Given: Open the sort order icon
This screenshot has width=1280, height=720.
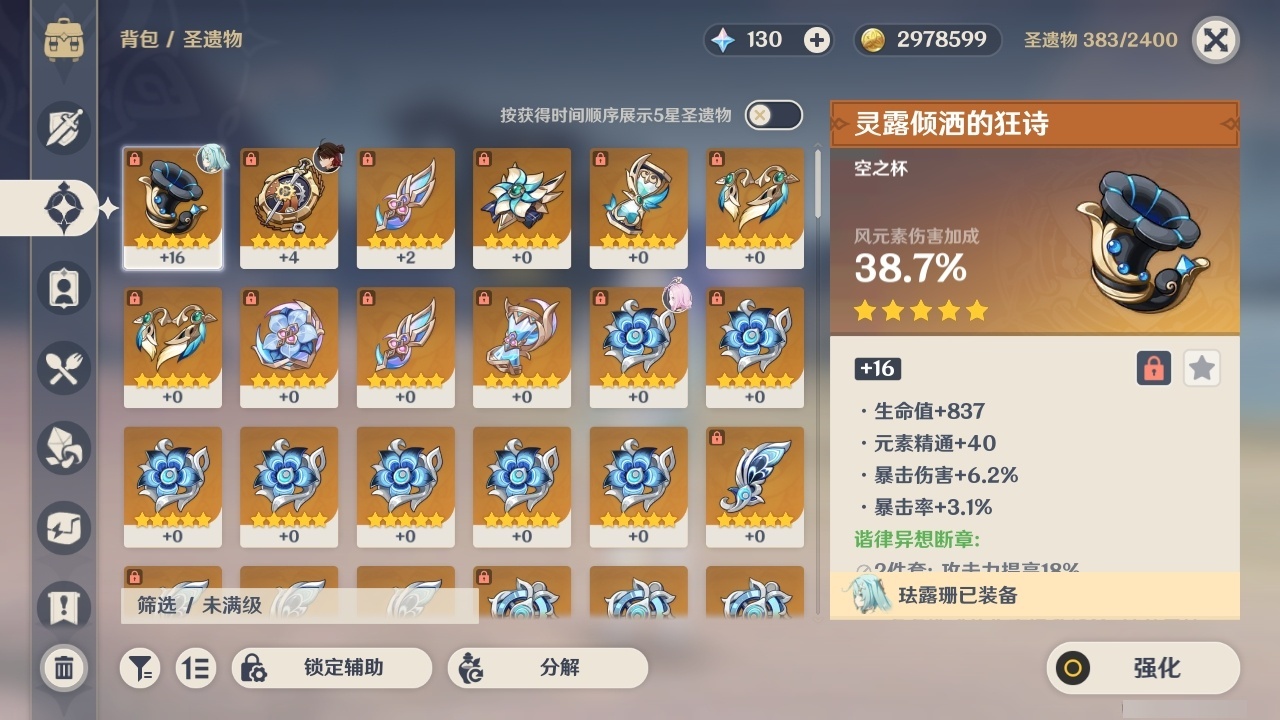Looking at the screenshot, I should pos(196,668).
